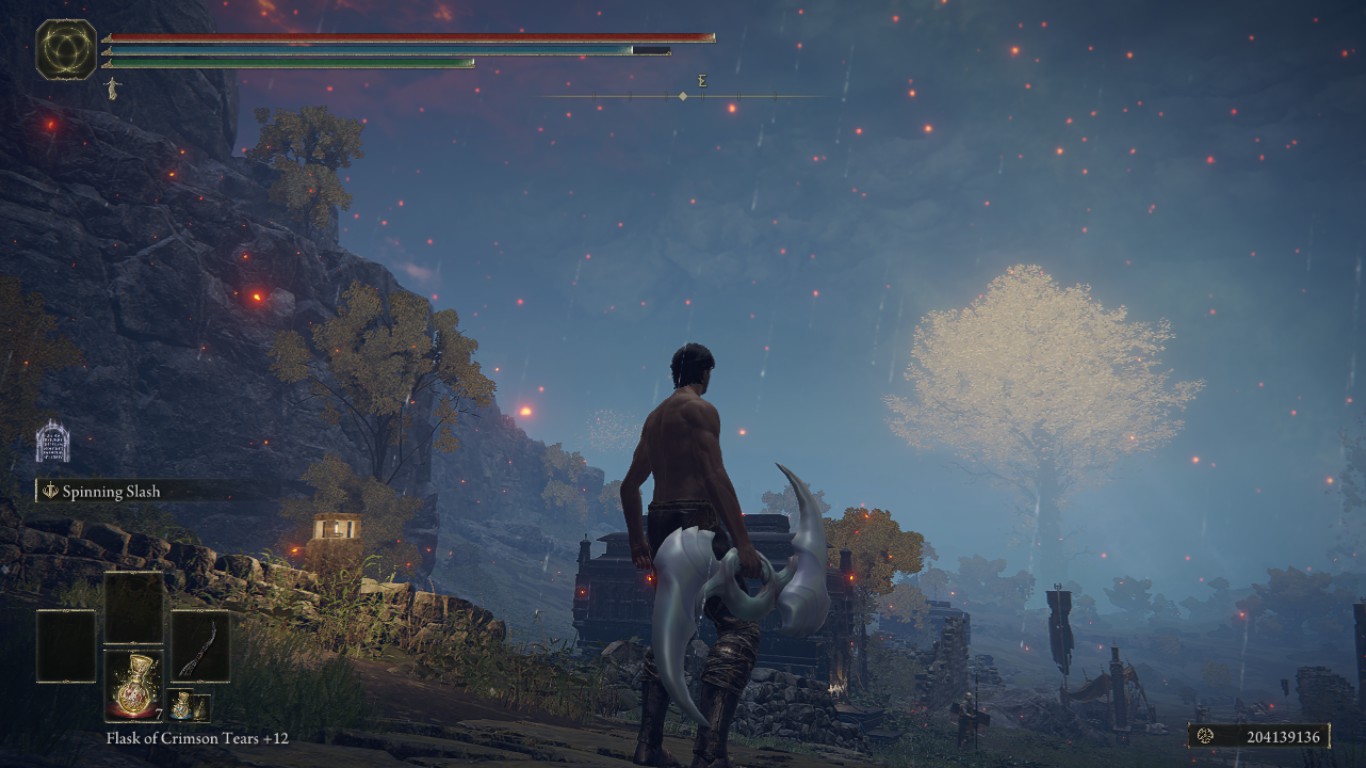
Task: Select the curved dark weapon slot
Action: click(x=200, y=646)
